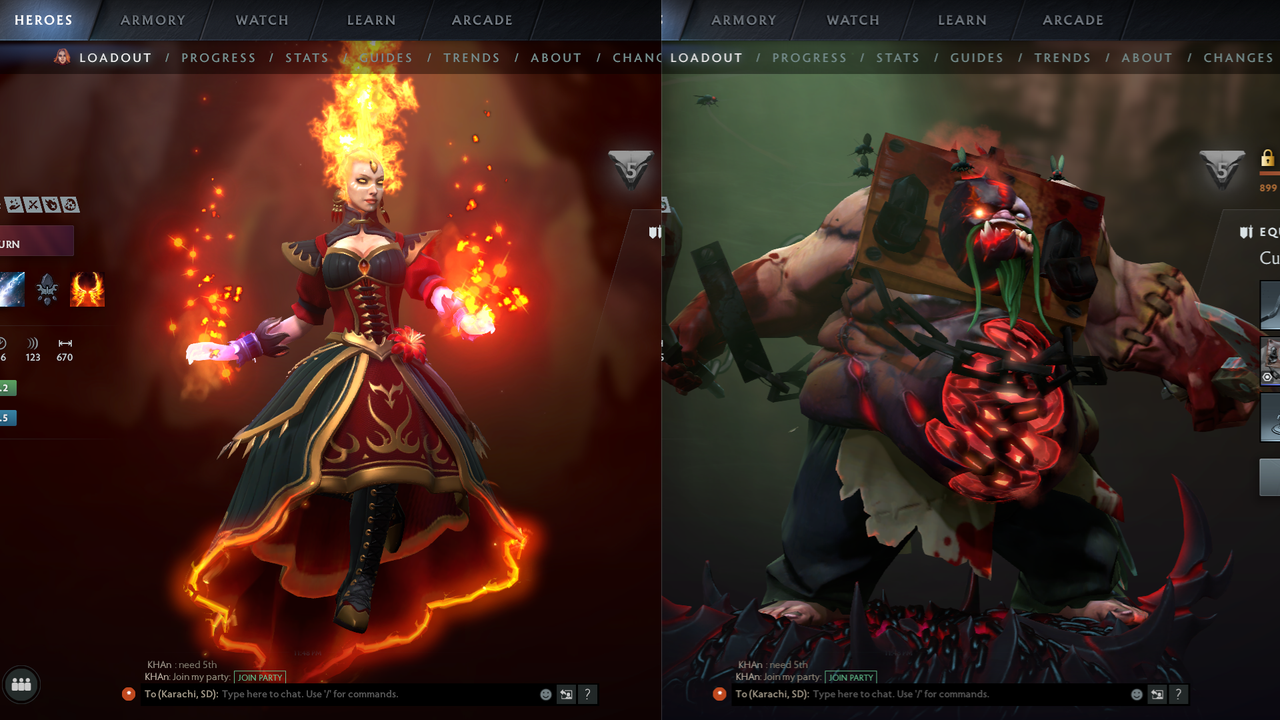The image size is (1280, 720).
Task: Switch to the TRENDS tab
Action: click(472, 58)
